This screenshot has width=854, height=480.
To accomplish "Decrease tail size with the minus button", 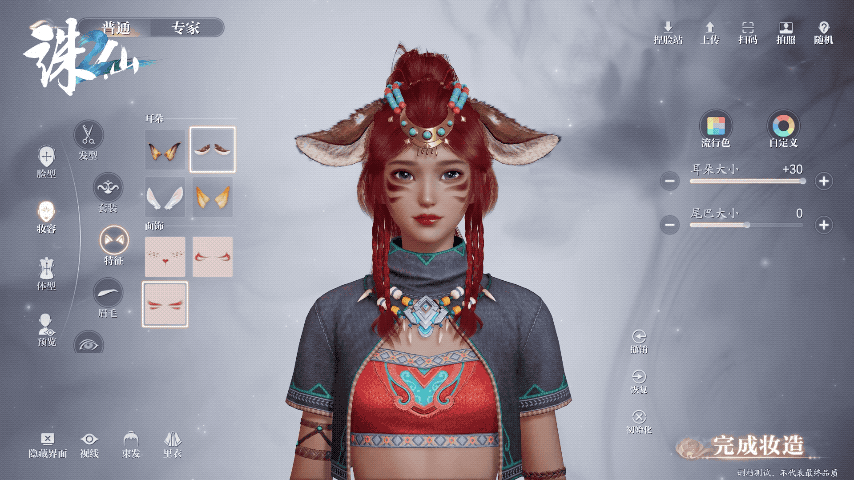I will pos(670,225).
